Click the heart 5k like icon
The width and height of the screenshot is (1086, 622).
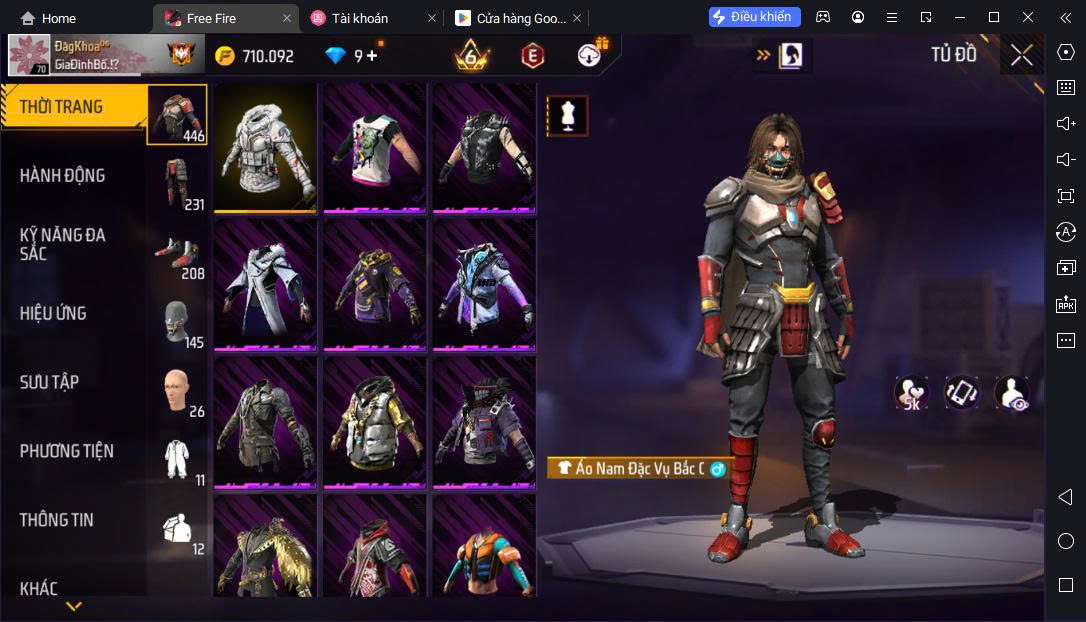tap(911, 393)
